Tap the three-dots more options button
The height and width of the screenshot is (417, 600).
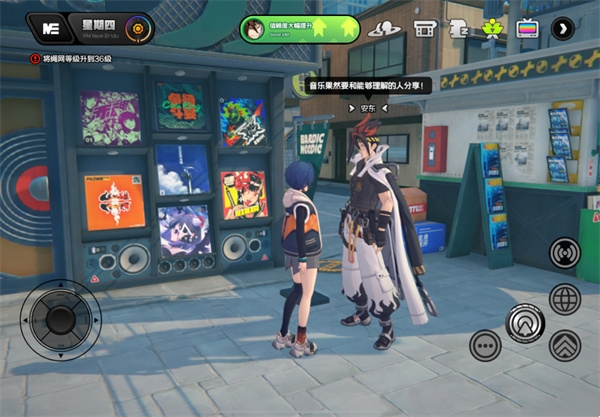[485, 346]
